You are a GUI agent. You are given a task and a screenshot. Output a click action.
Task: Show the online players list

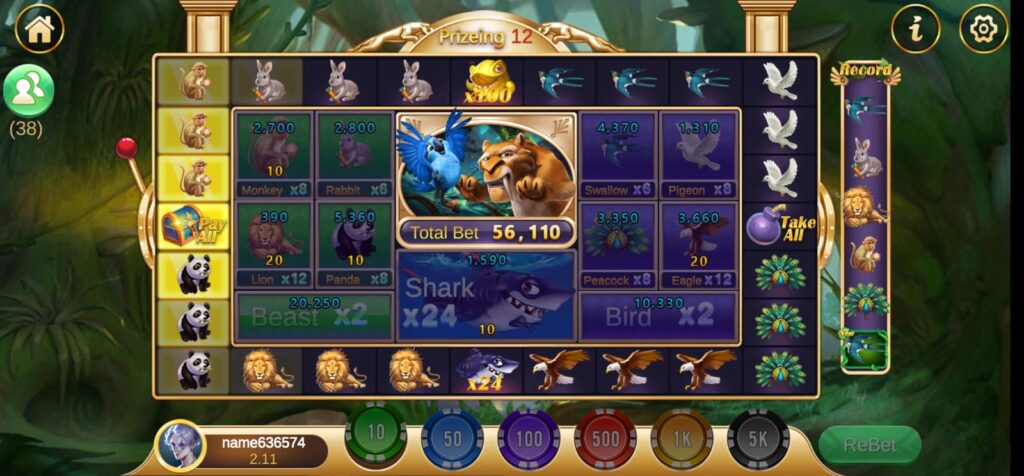click(28, 90)
